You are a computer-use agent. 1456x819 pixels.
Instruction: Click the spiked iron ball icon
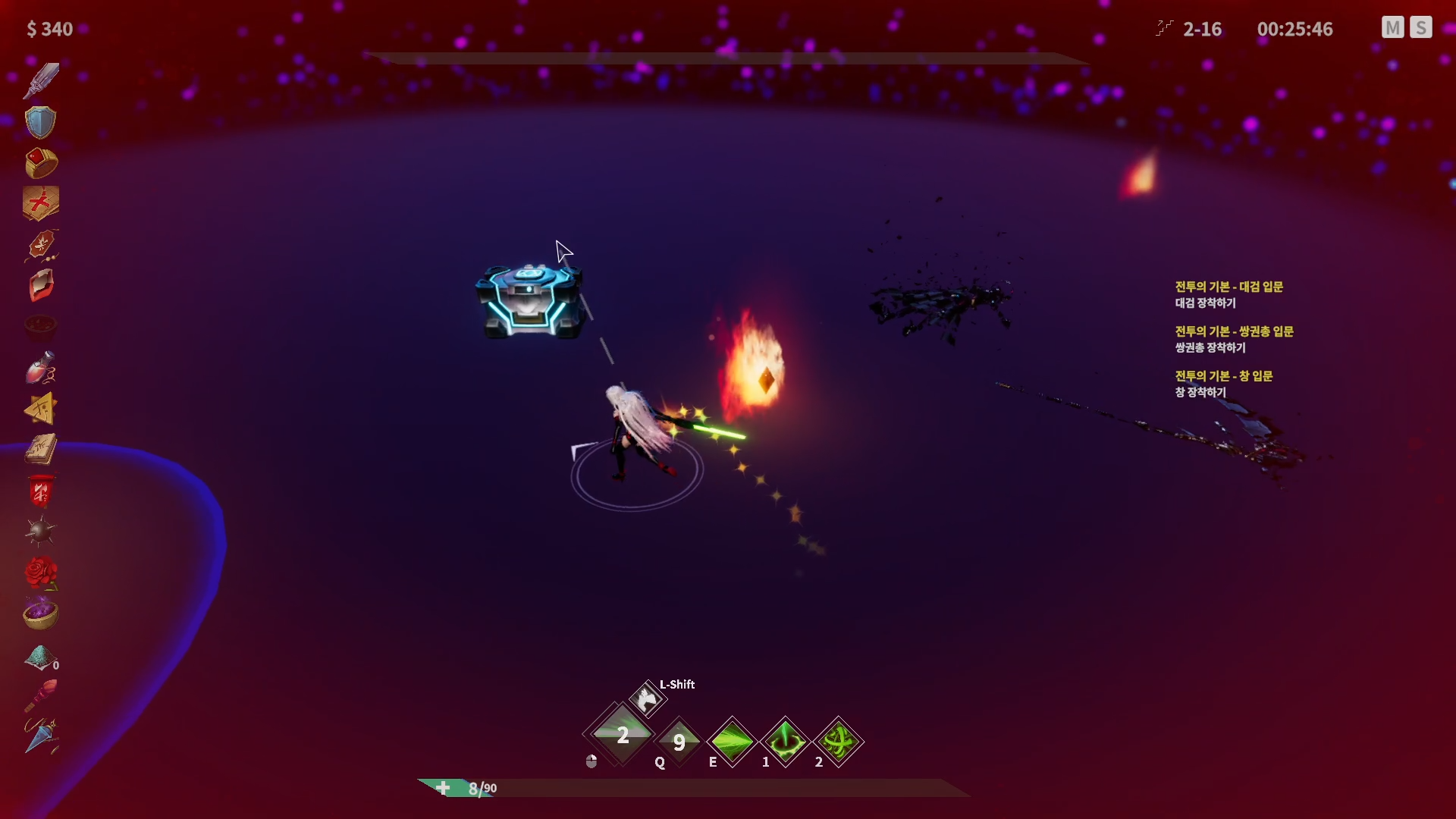point(40,531)
